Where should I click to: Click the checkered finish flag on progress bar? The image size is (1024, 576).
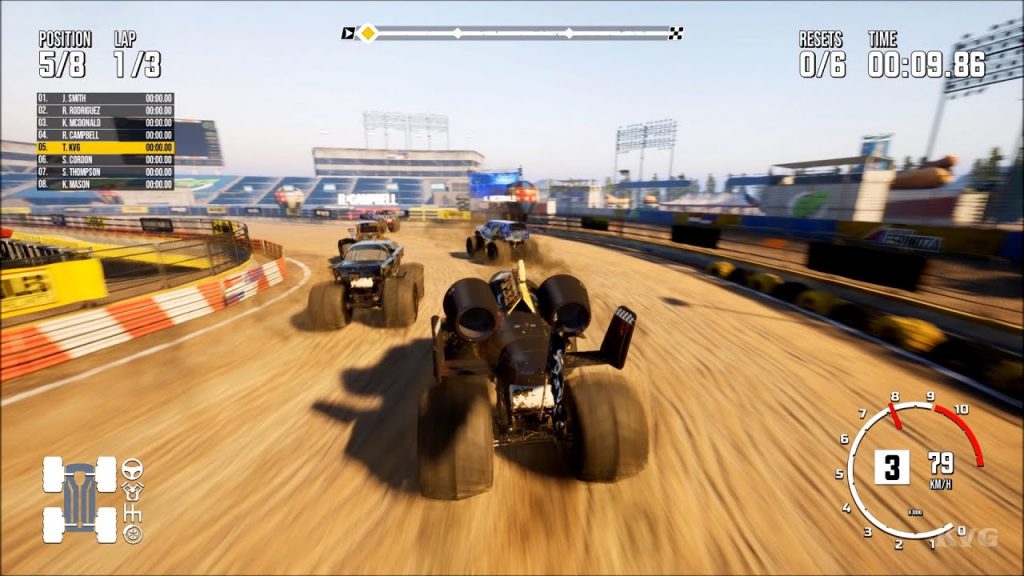pyautogui.click(x=676, y=33)
